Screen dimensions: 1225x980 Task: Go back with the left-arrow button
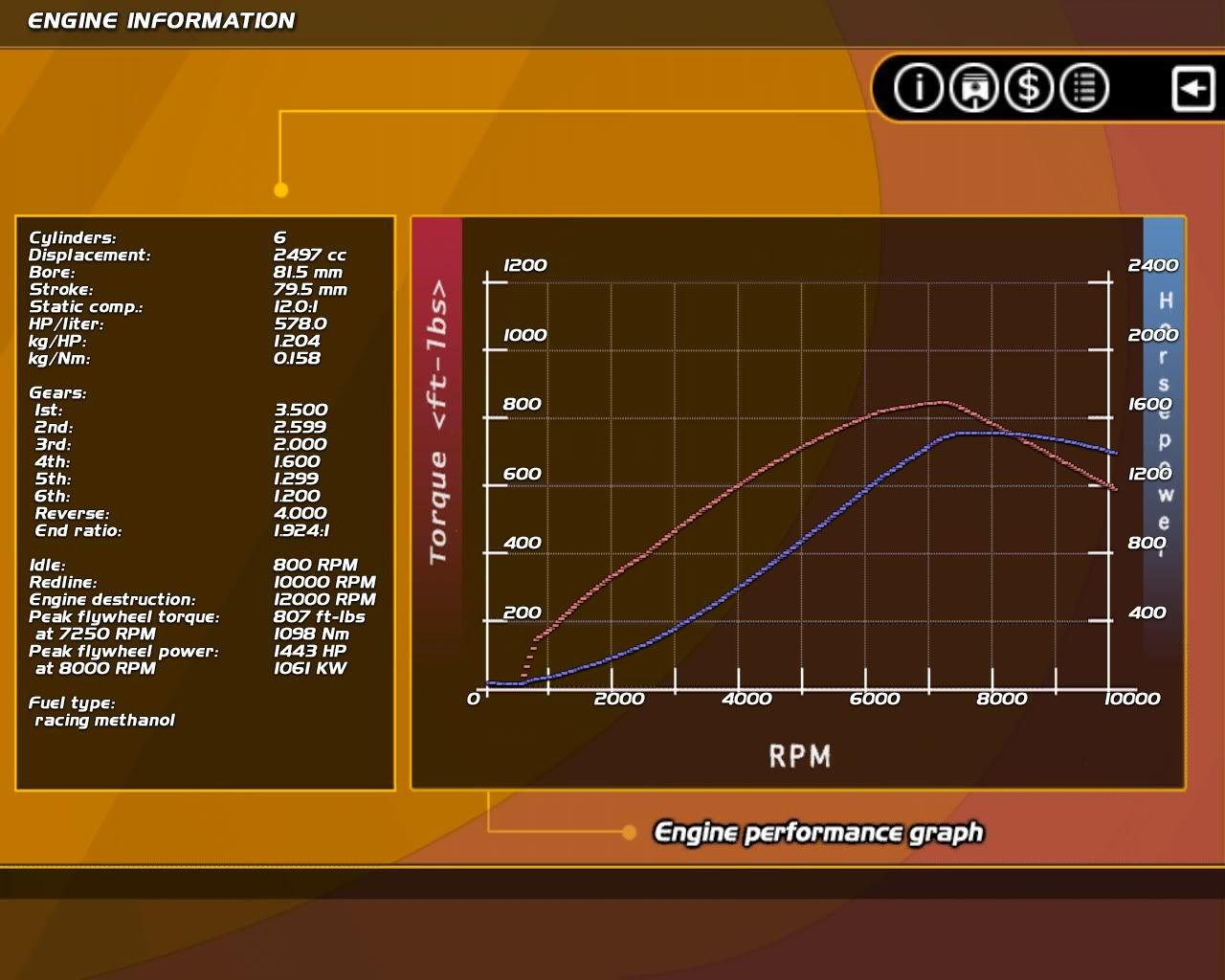[x=1192, y=89]
